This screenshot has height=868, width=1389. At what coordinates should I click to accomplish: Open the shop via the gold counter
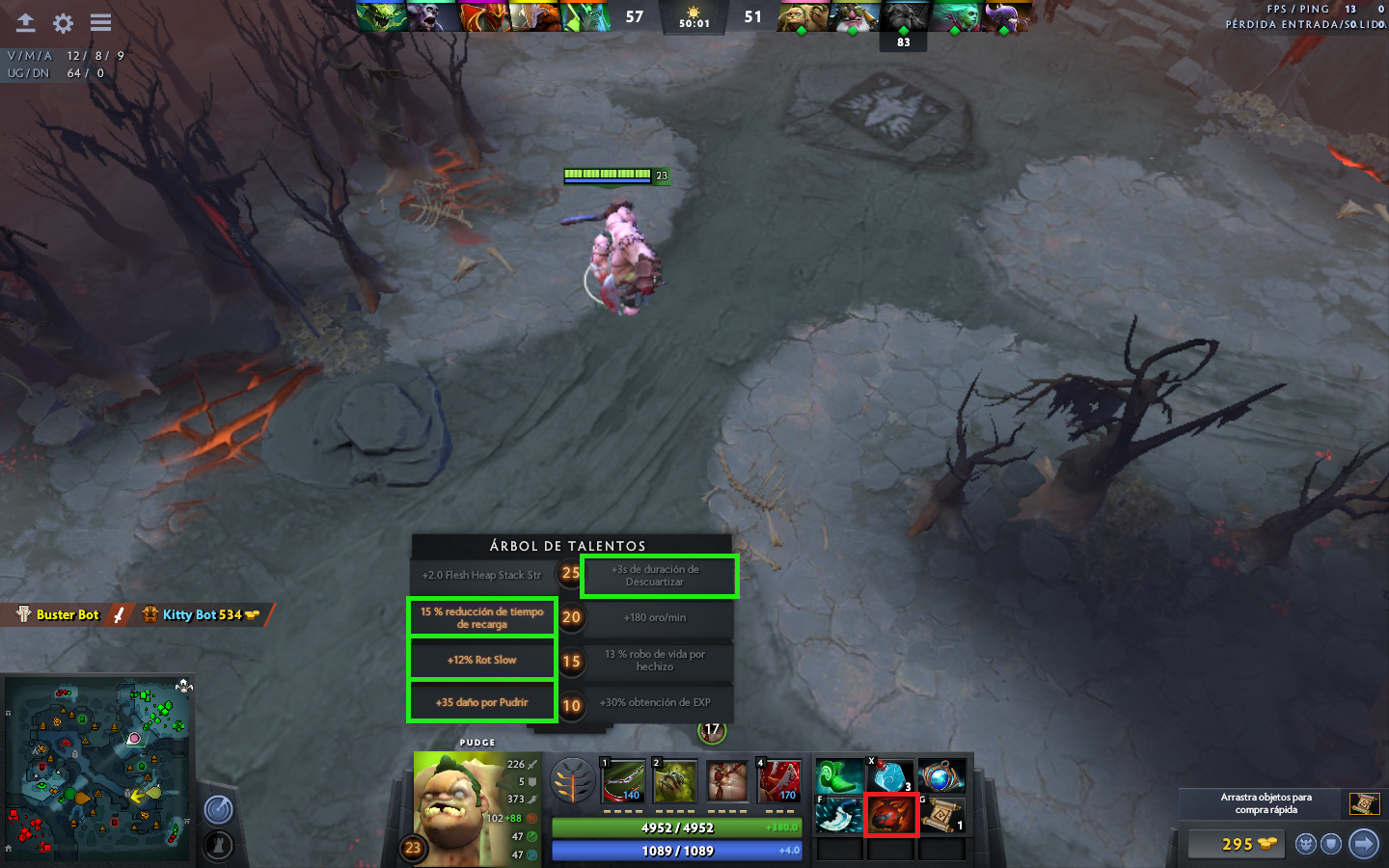(1238, 844)
